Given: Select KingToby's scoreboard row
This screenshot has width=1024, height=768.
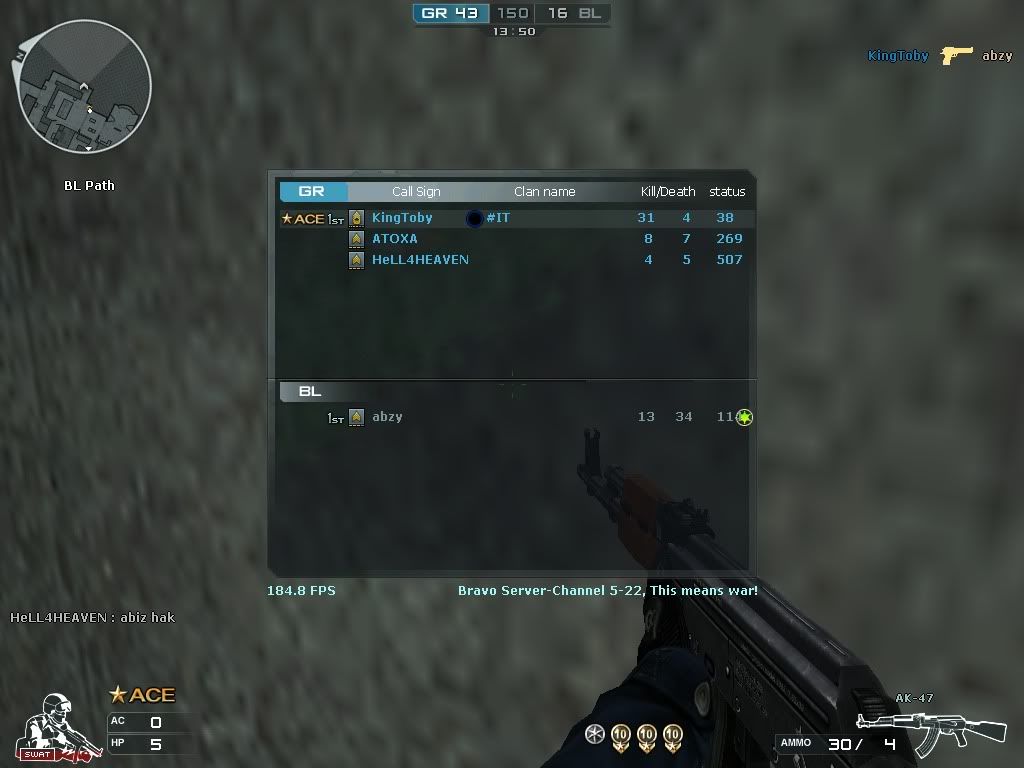Looking at the screenshot, I should [510, 218].
